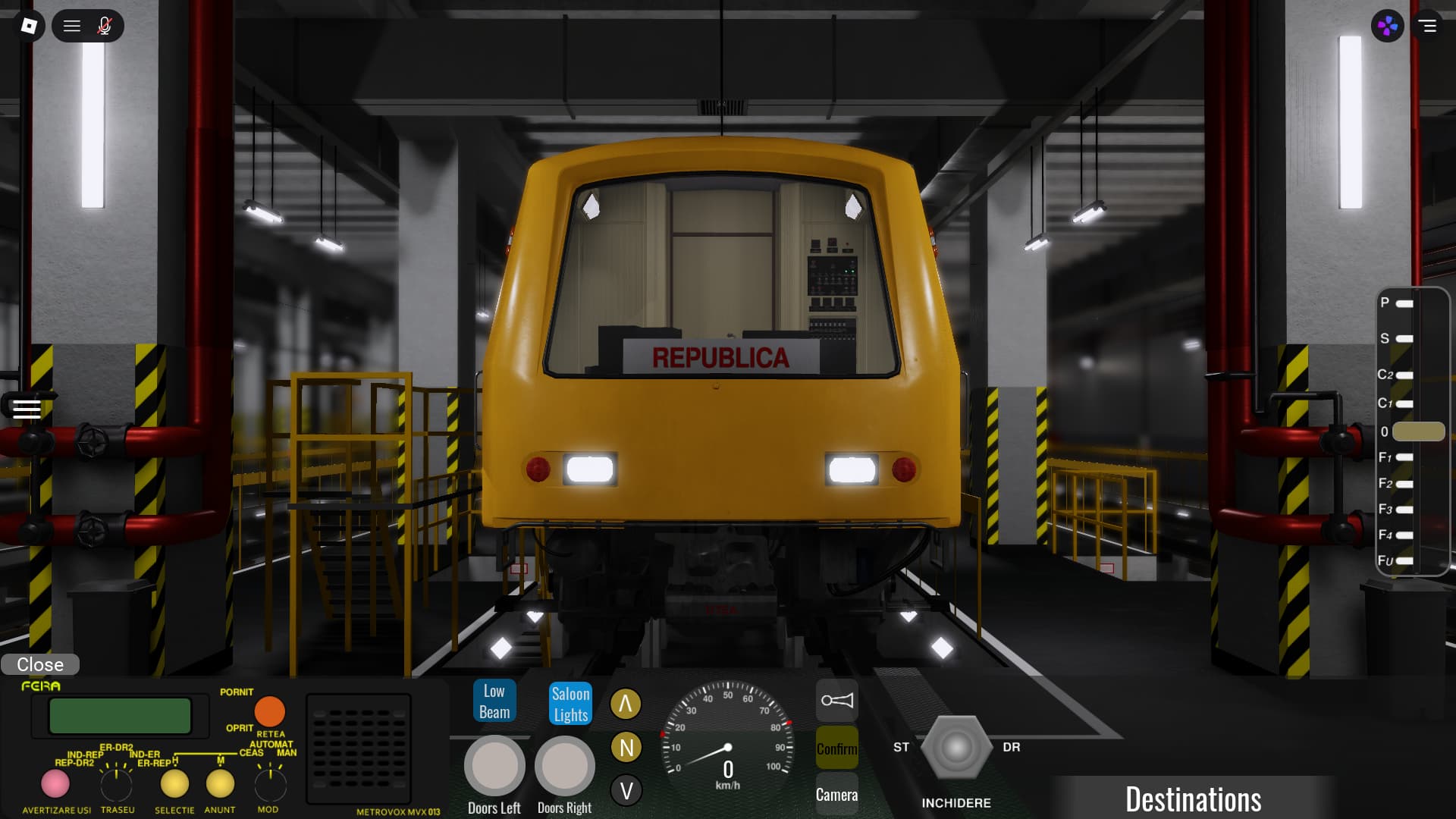Click the yellow SELECTIE button
The width and height of the screenshot is (1456, 819).
point(174,783)
